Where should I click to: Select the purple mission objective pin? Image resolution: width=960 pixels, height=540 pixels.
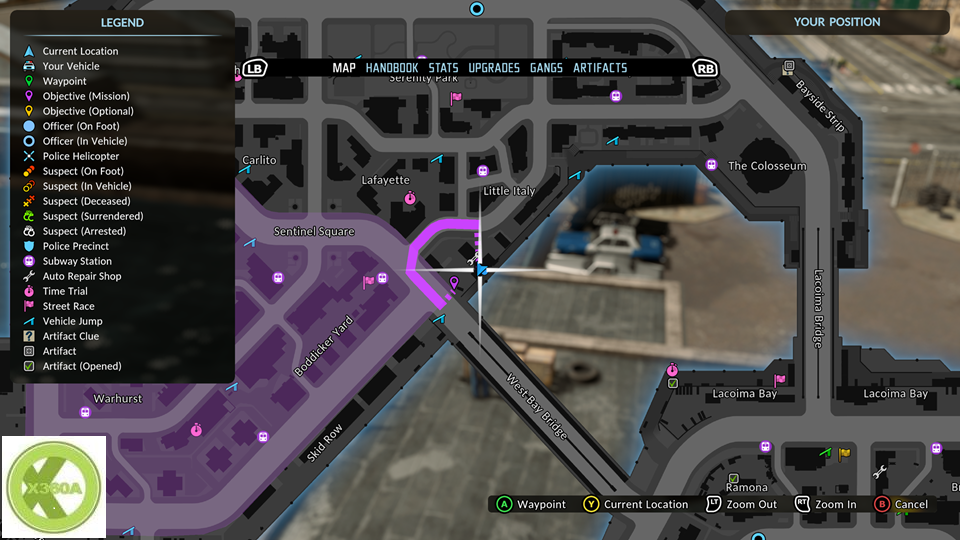click(455, 285)
